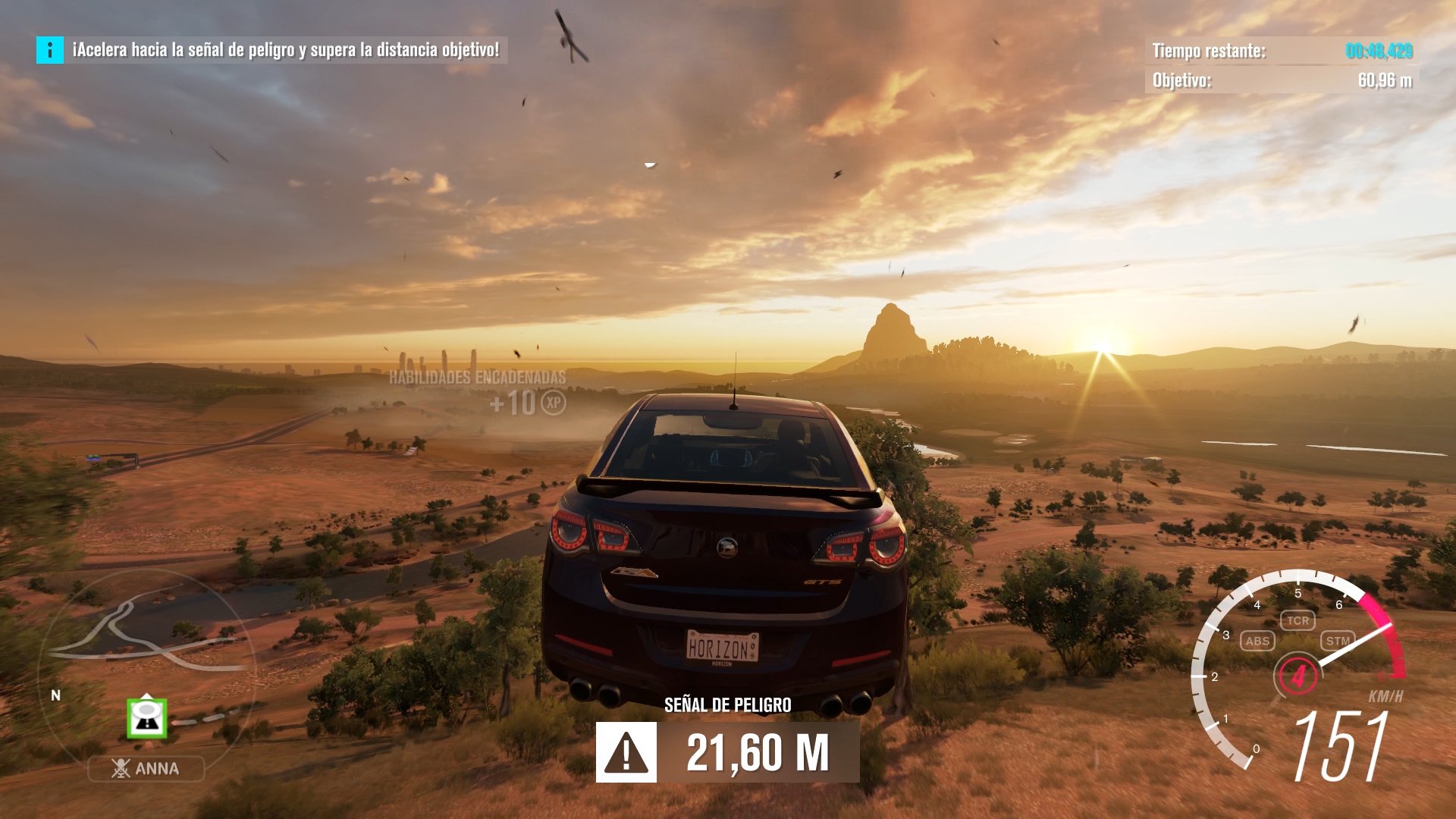This screenshot has height=819, width=1456.
Task: Click the XP badge next to +10
Action: (551, 404)
